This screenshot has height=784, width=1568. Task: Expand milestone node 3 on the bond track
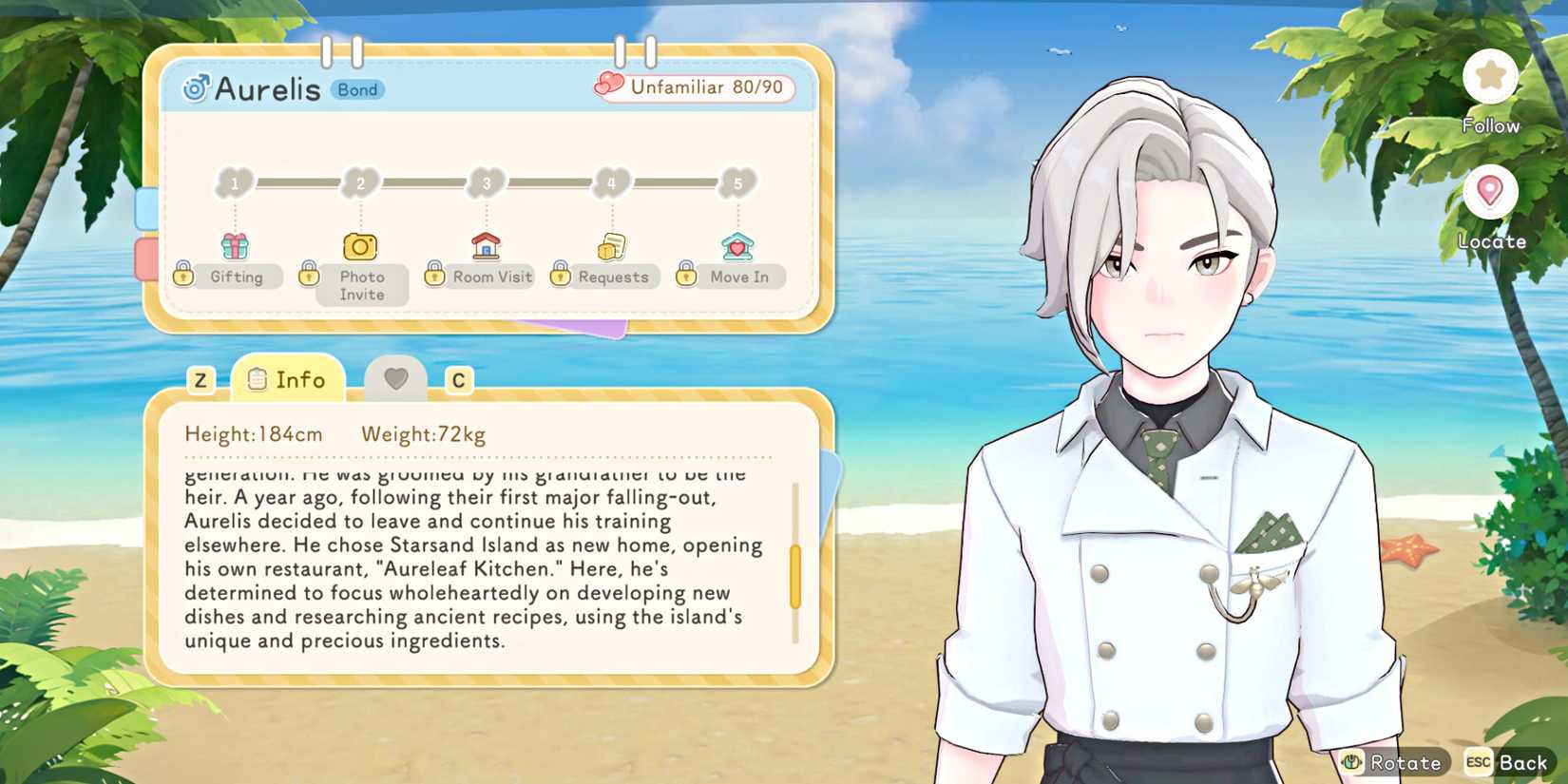pyautogui.click(x=487, y=183)
